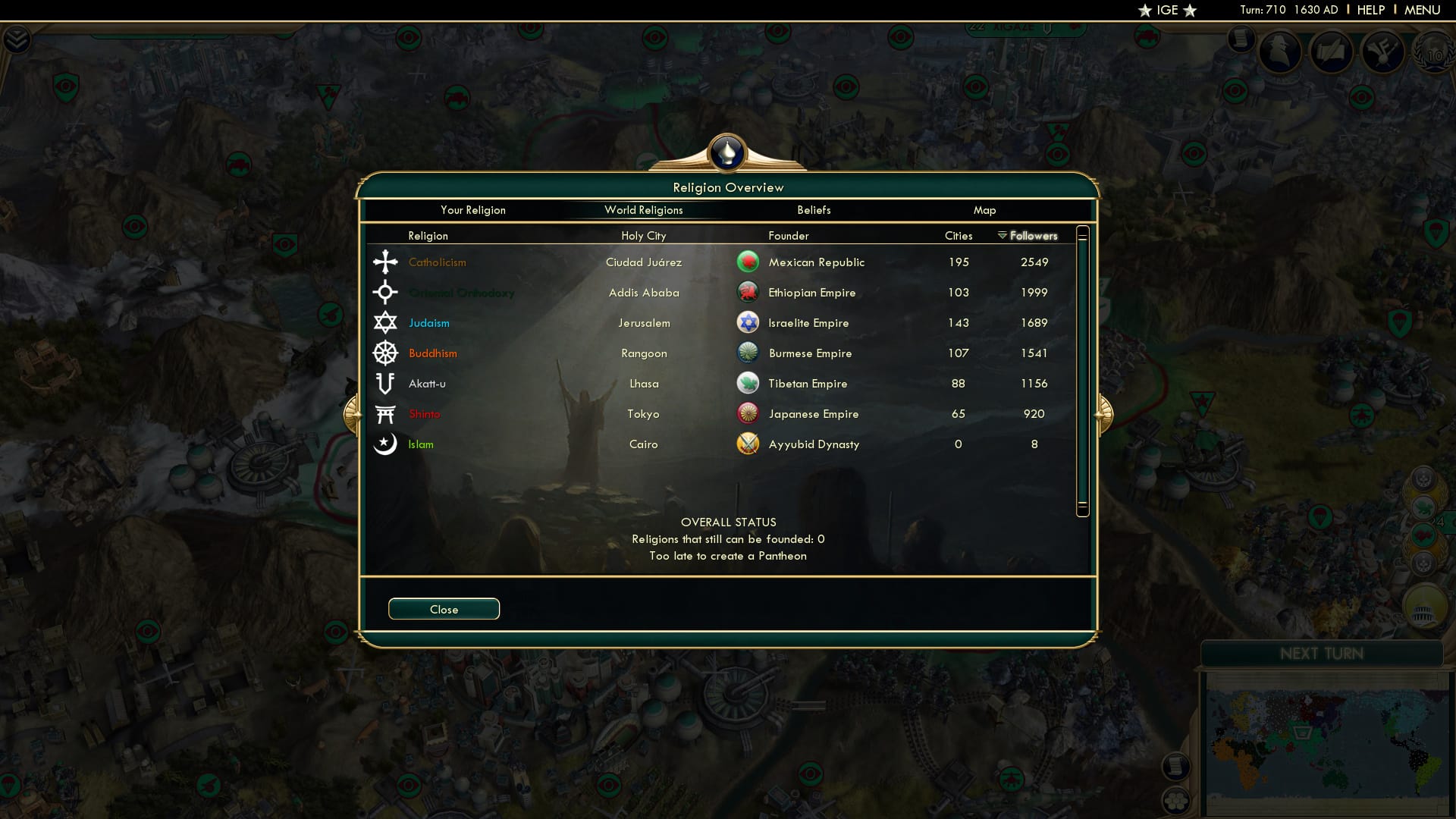The width and height of the screenshot is (1456, 819).
Task: Click the Mexican Republic civilization icon
Action: click(x=748, y=261)
